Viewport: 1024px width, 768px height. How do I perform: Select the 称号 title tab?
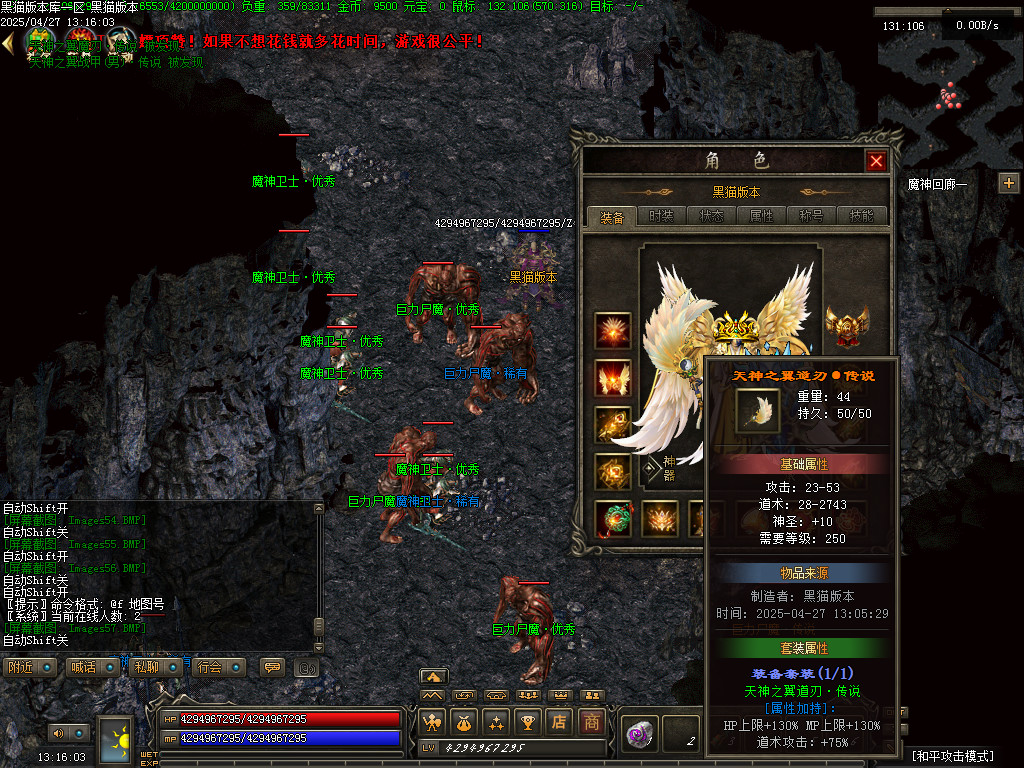(811, 216)
